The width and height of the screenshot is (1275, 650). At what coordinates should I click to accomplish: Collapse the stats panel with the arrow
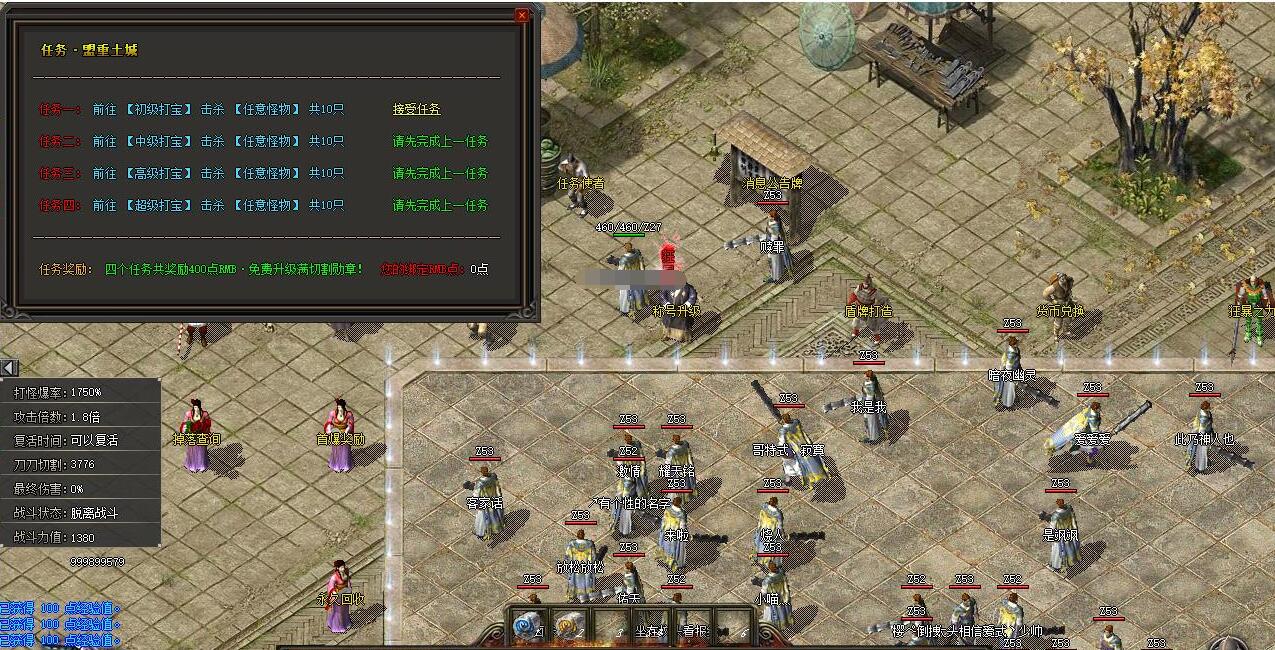9,367
